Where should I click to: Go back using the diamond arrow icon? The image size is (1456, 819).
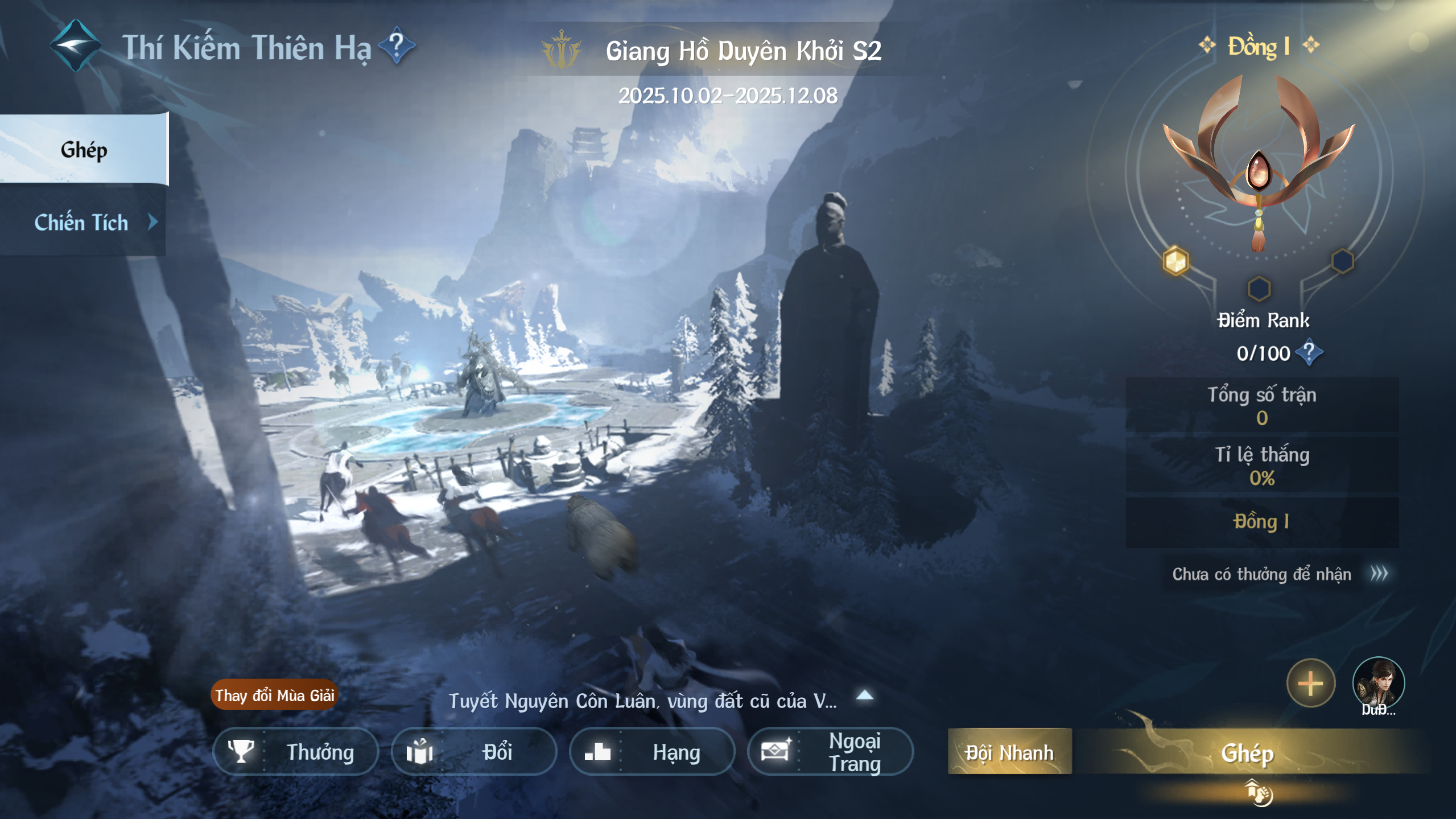coord(76,46)
